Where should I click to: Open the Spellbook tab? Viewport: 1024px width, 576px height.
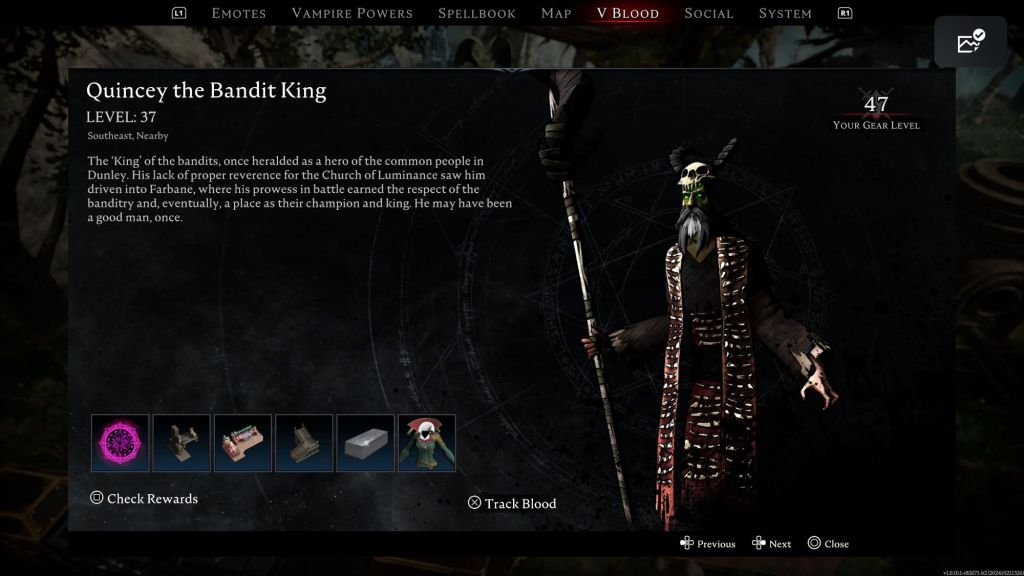[x=477, y=13]
